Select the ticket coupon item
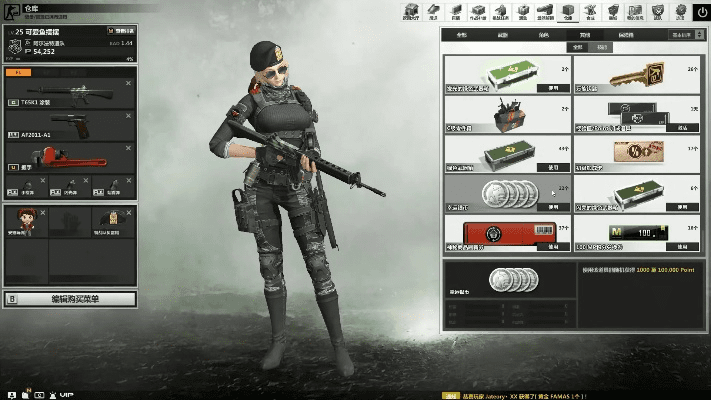 [x=635, y=153]
